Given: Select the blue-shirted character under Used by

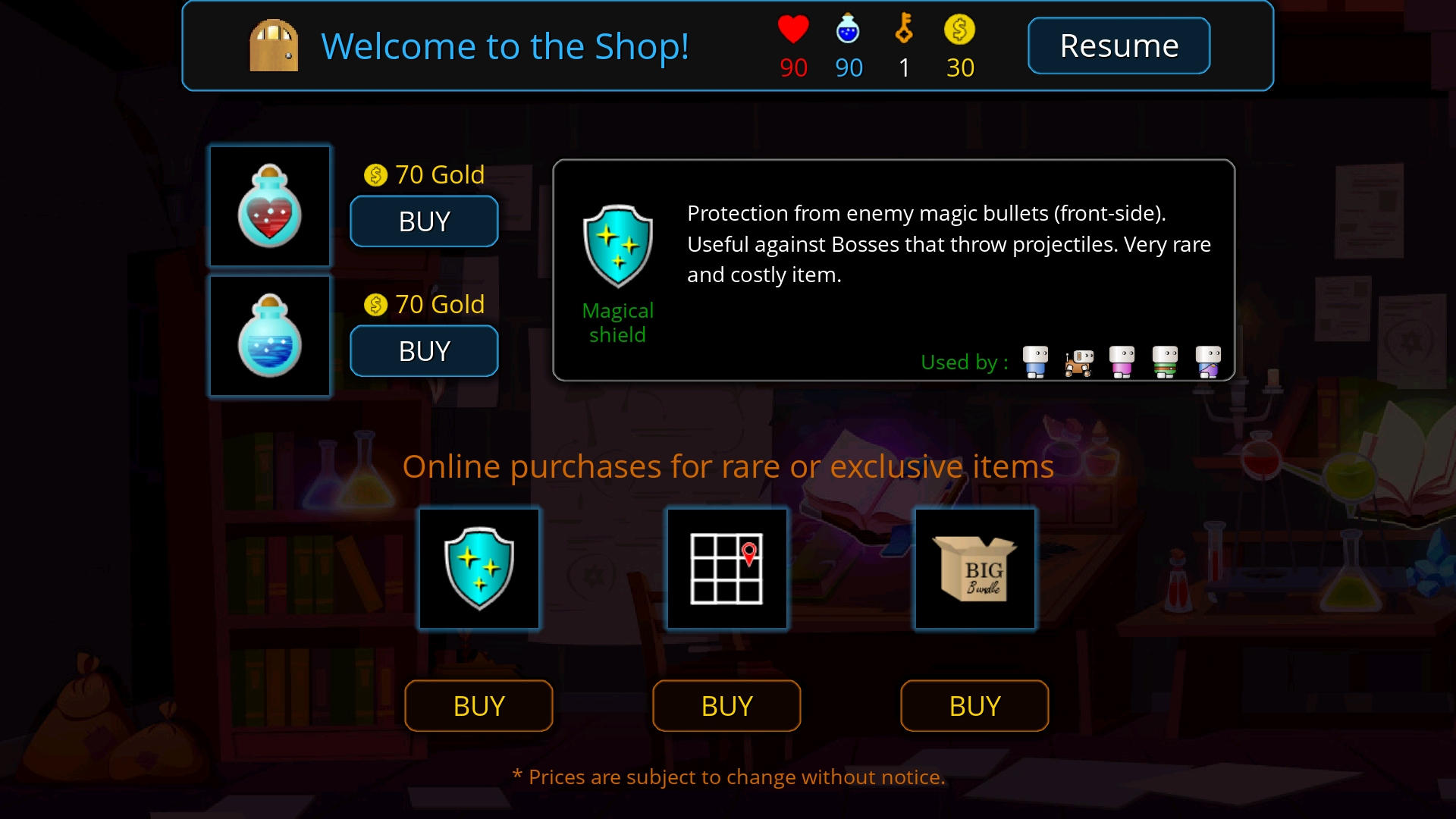Looking at the screenshot, I should [1034, 360].
